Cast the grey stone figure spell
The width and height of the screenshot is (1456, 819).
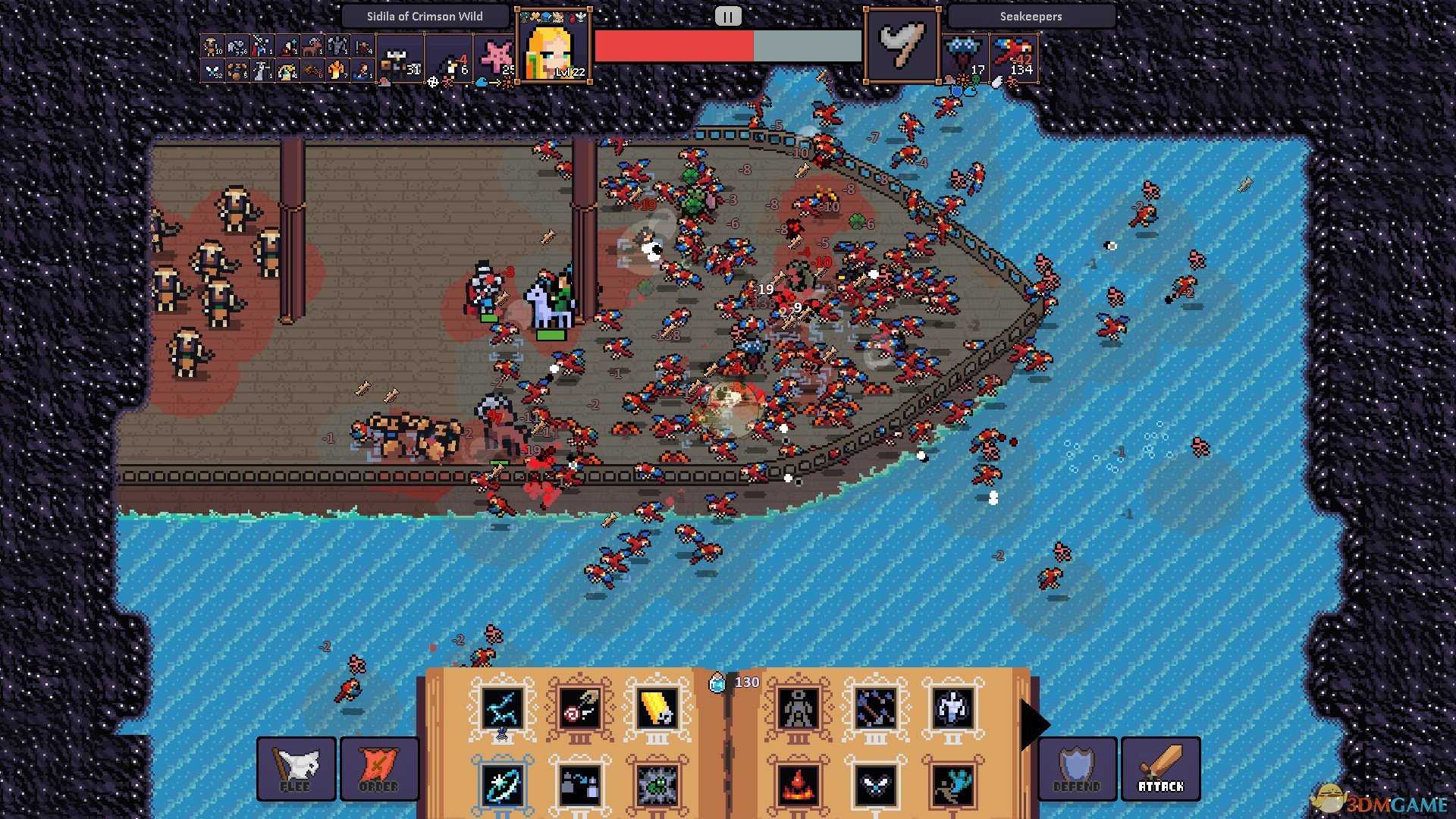coord(798,708)
